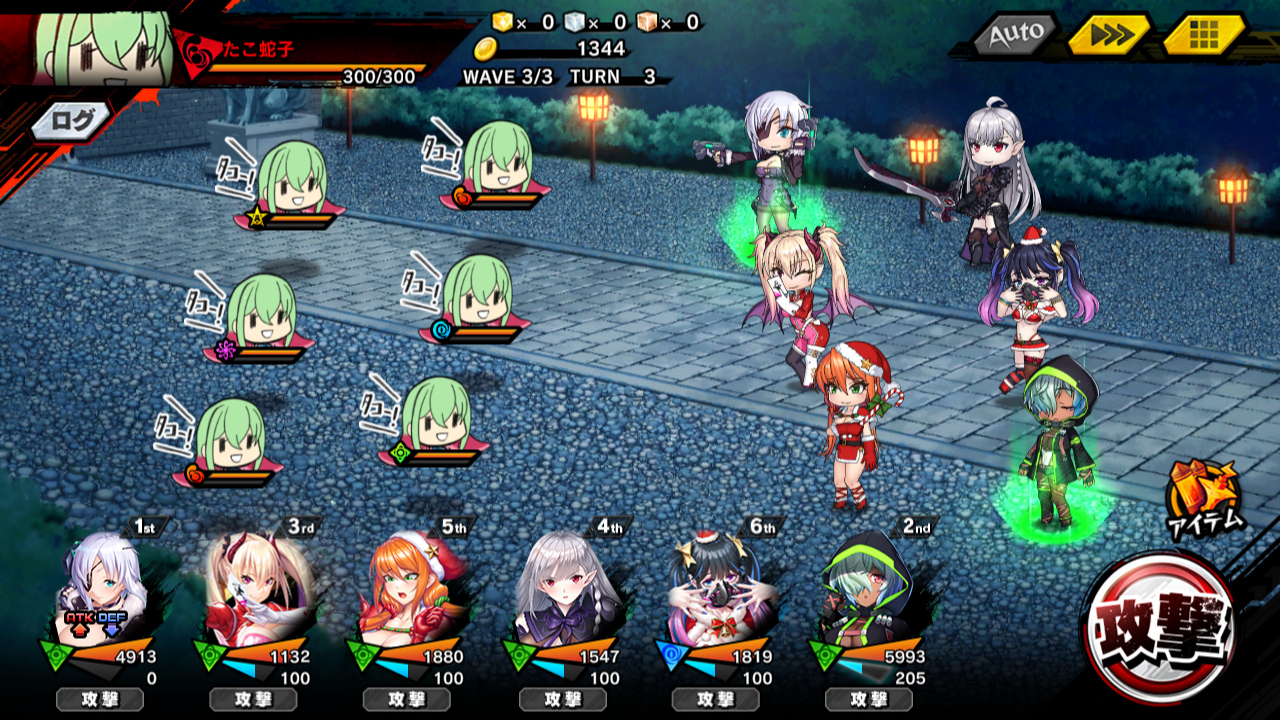Screen dimensions: 1280x720
Task: Open the yellow grid menu button
Action: (1203, 36)
